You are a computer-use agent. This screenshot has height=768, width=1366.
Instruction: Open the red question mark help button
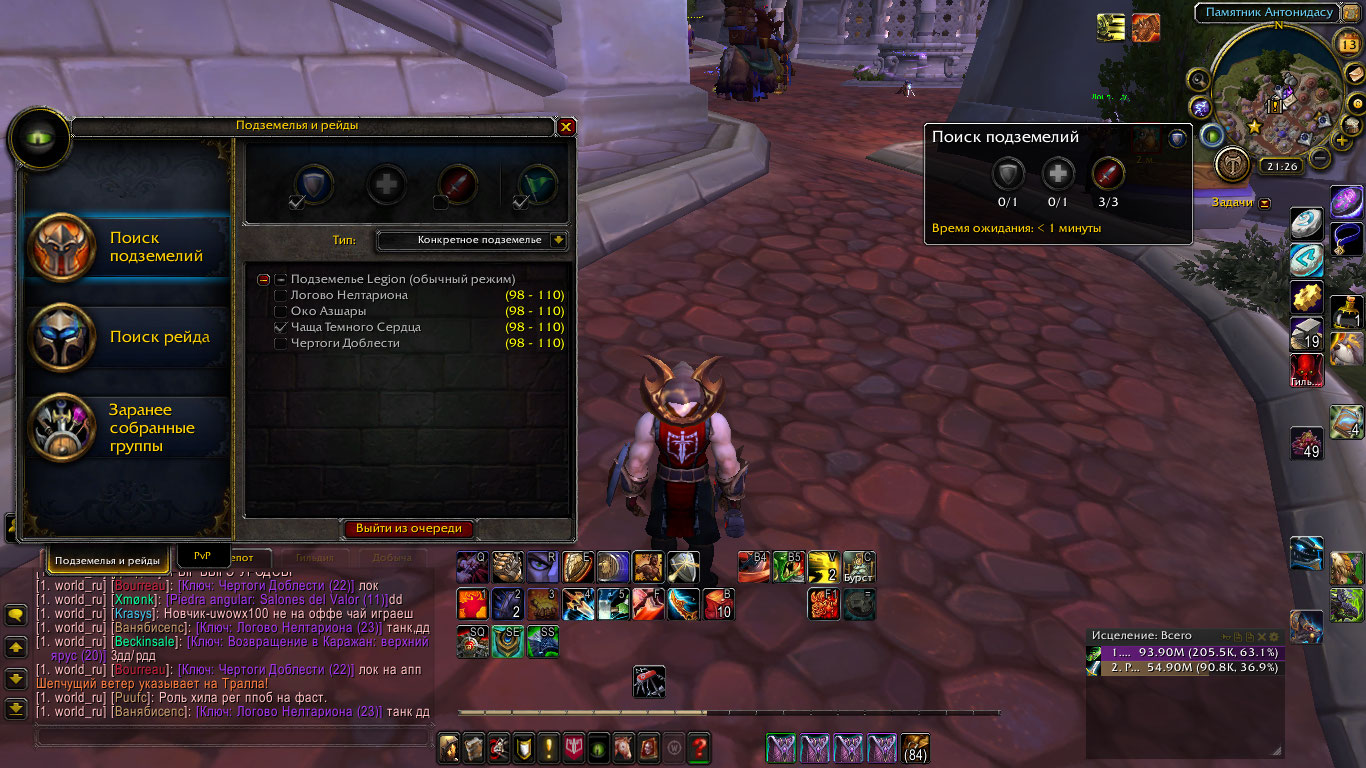point(699,746)
